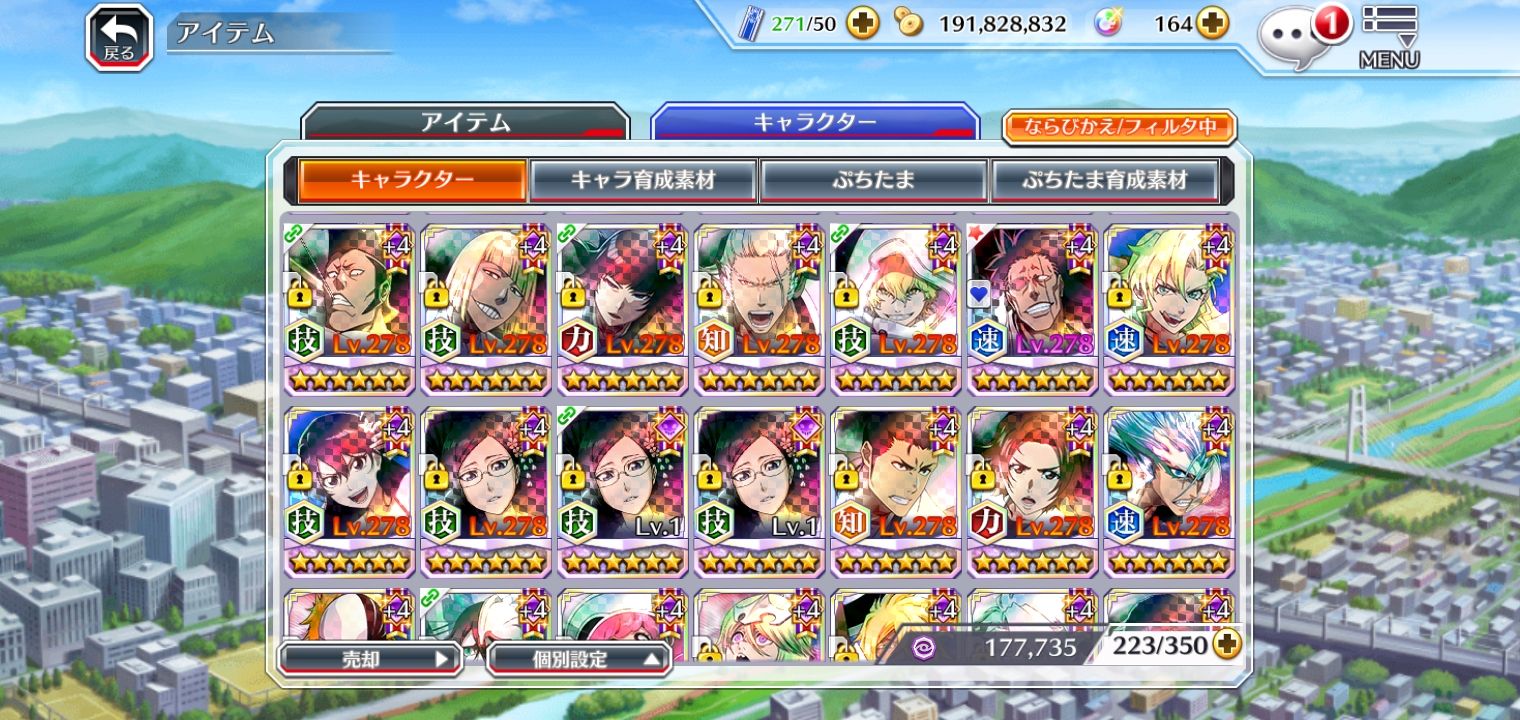Switch to the ぷちたま sub-tab
1520x720 pixels.
pyautogui.click(x=873, y=181)
